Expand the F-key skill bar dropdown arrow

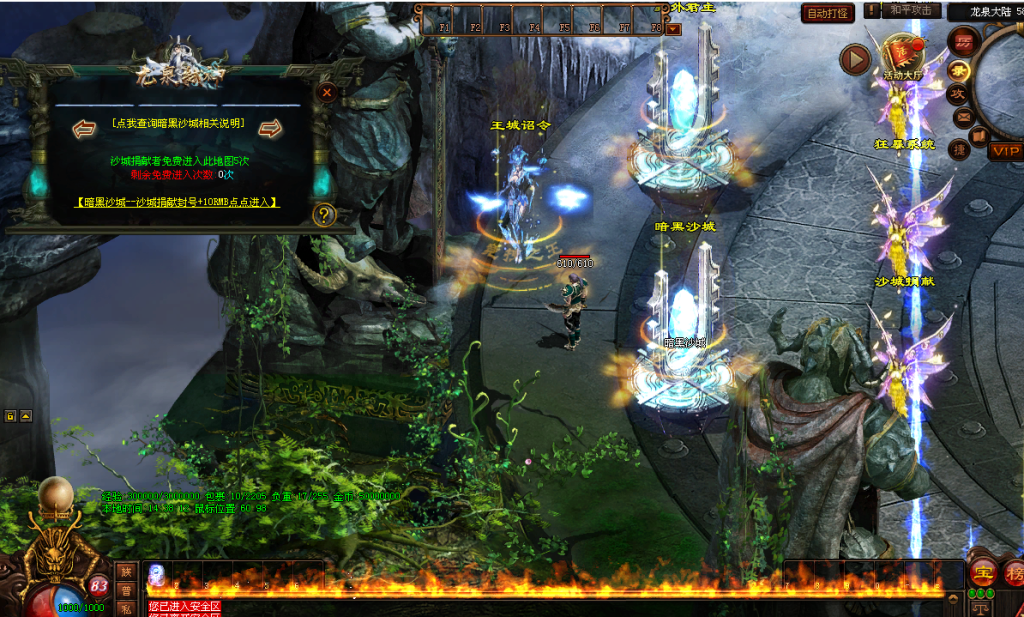[673, 29]
